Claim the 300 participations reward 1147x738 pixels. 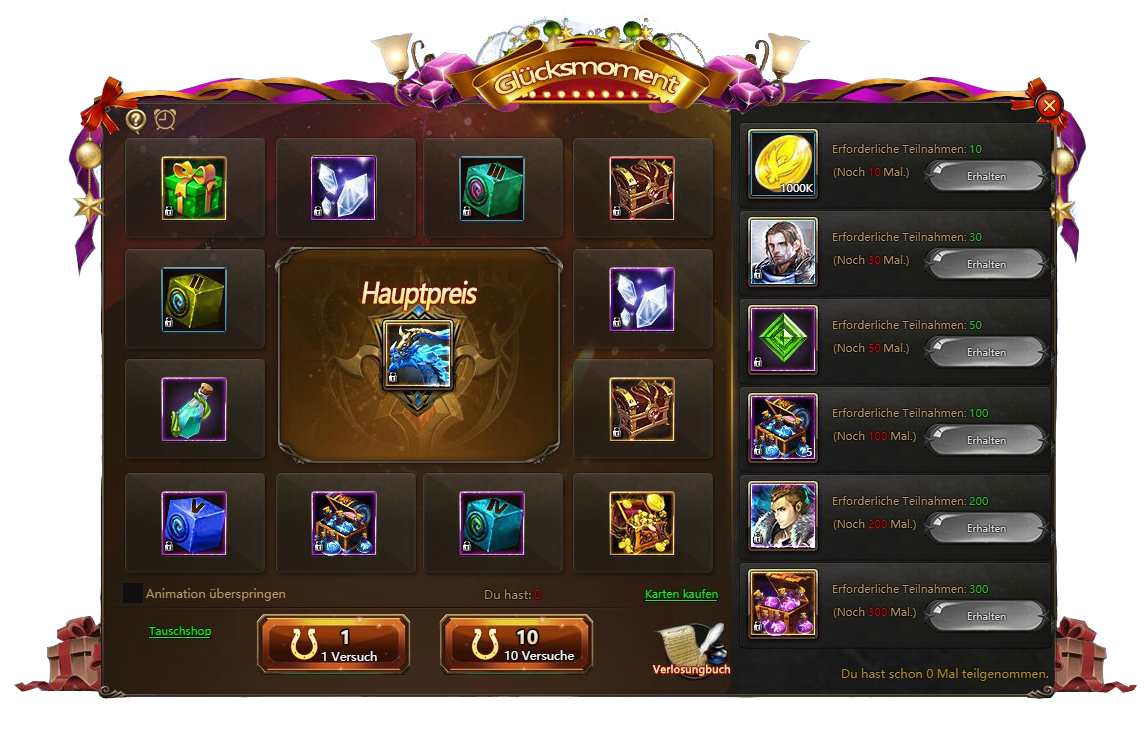coord(986,617)
